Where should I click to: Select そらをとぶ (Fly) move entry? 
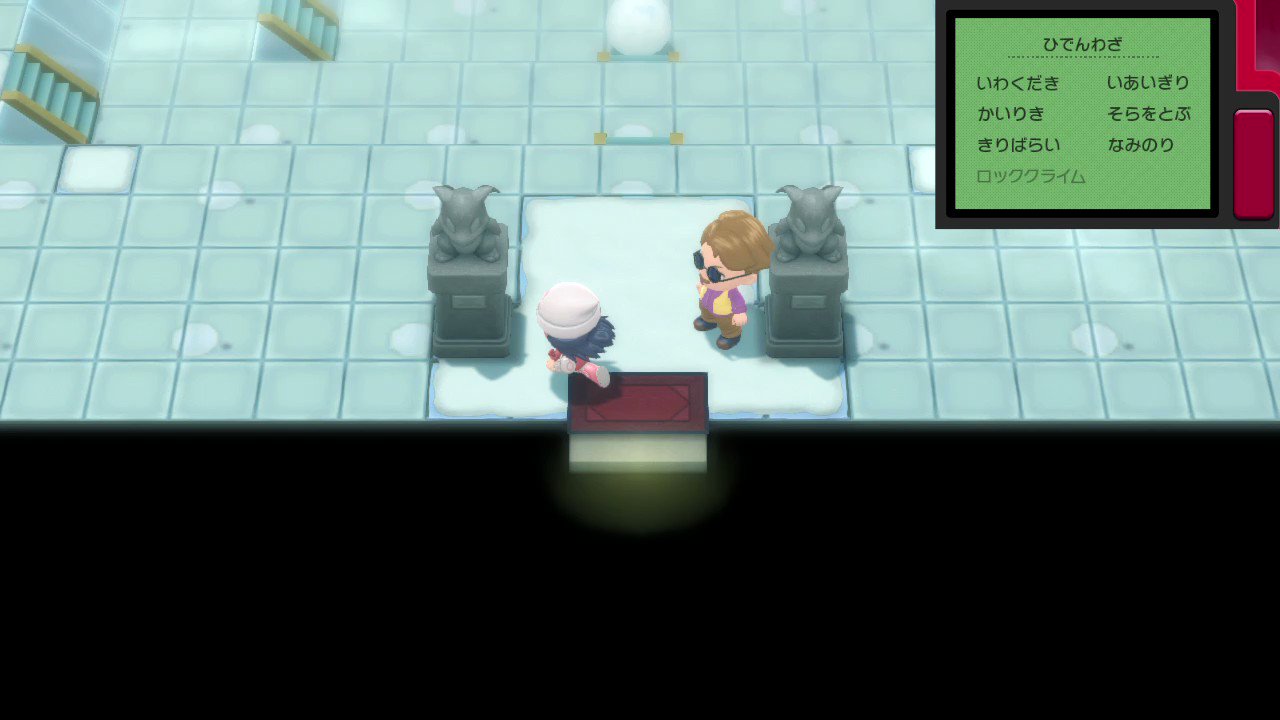point(1148,114)
